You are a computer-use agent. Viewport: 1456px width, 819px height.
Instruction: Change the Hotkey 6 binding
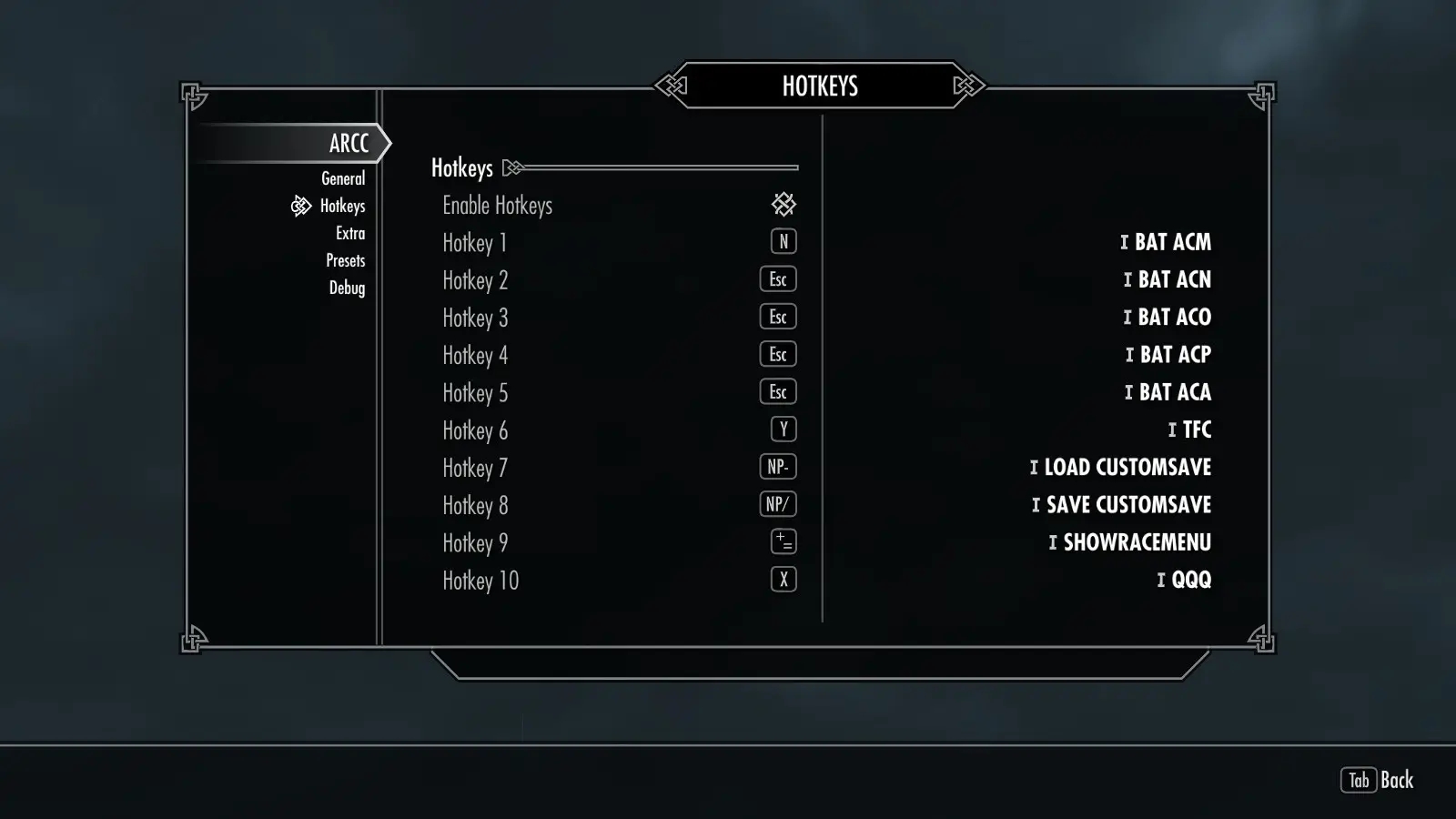[x=783, y=430]
